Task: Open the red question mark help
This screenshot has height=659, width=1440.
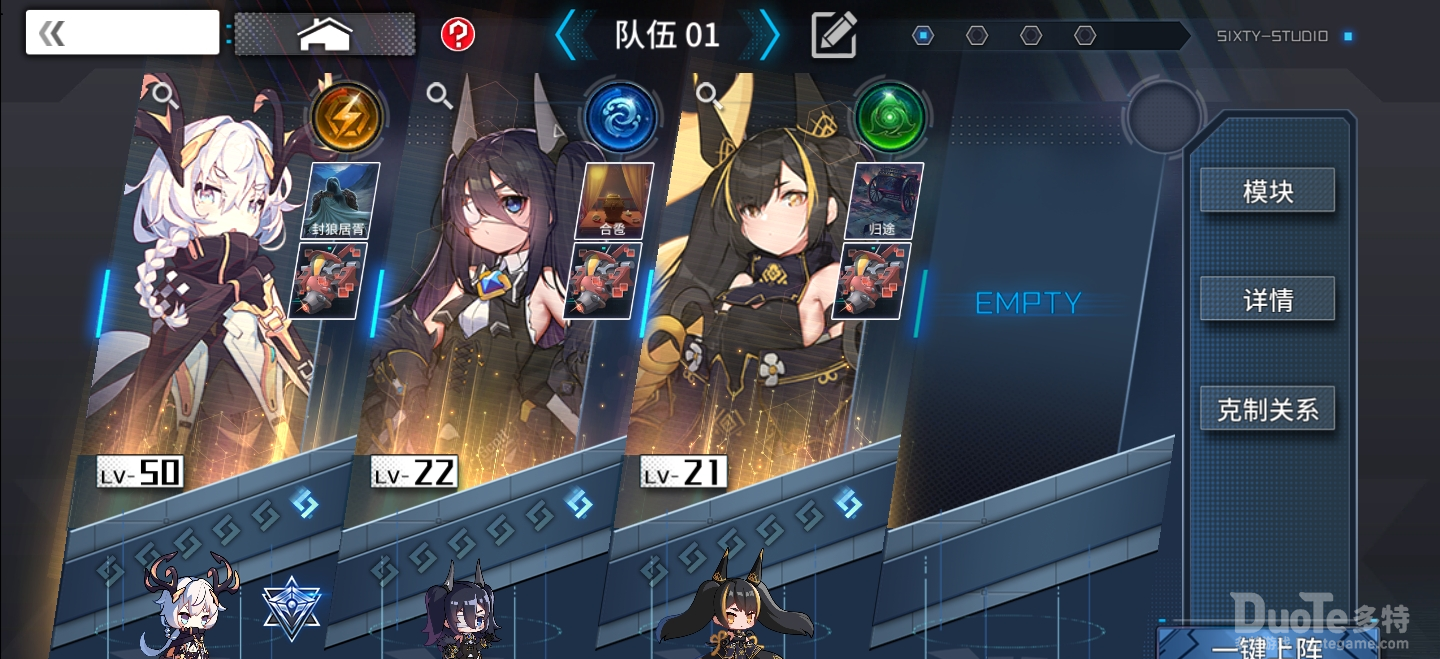Action: click(x=458, y=35)
